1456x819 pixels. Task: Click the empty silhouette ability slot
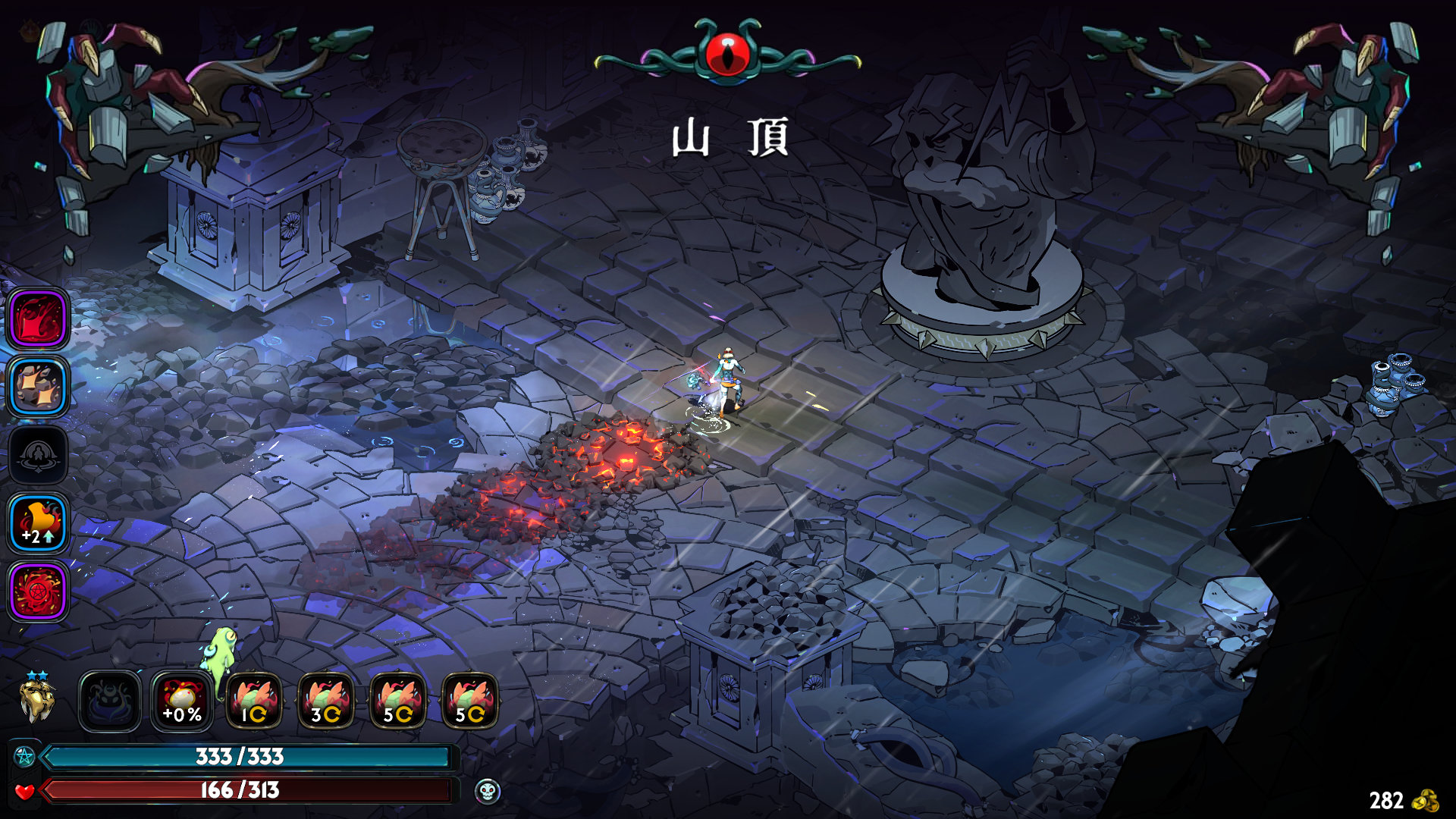(38, 455)
